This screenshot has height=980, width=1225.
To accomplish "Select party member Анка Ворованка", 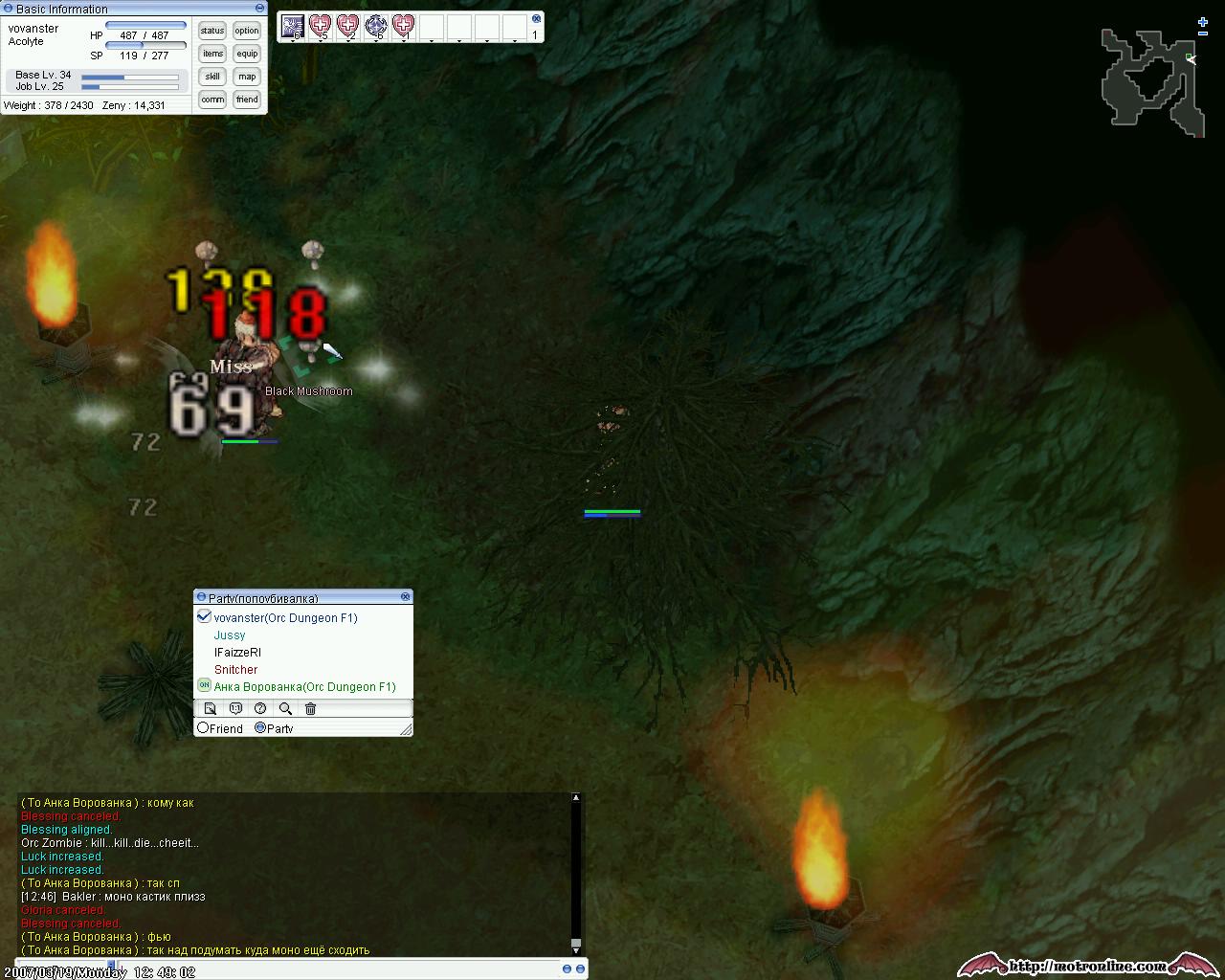I will [x=304, y=687].
